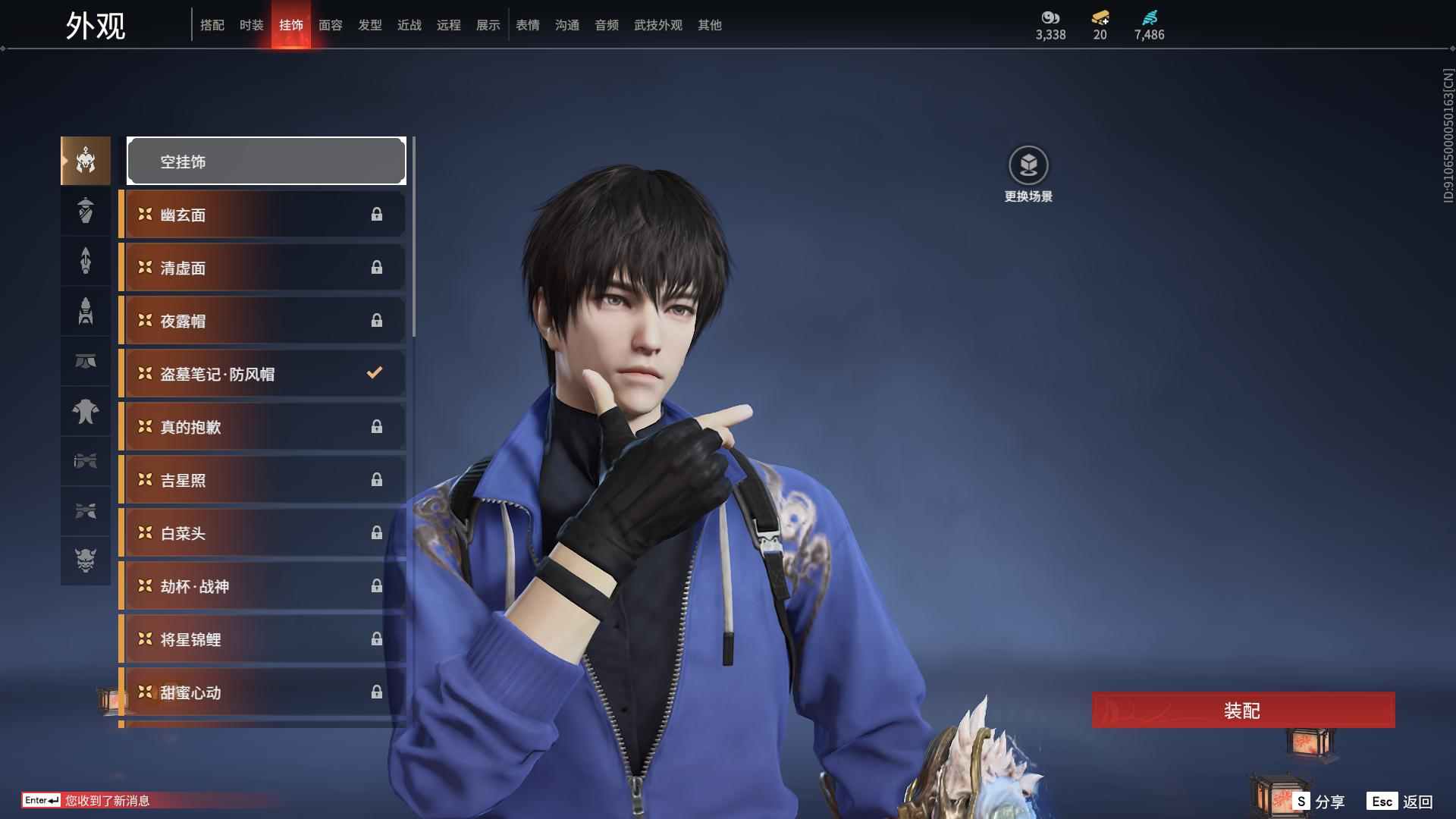The image size is (1456, 819).
Task: Switch to the 表情 tab
Action: click(x=527, y=25)
